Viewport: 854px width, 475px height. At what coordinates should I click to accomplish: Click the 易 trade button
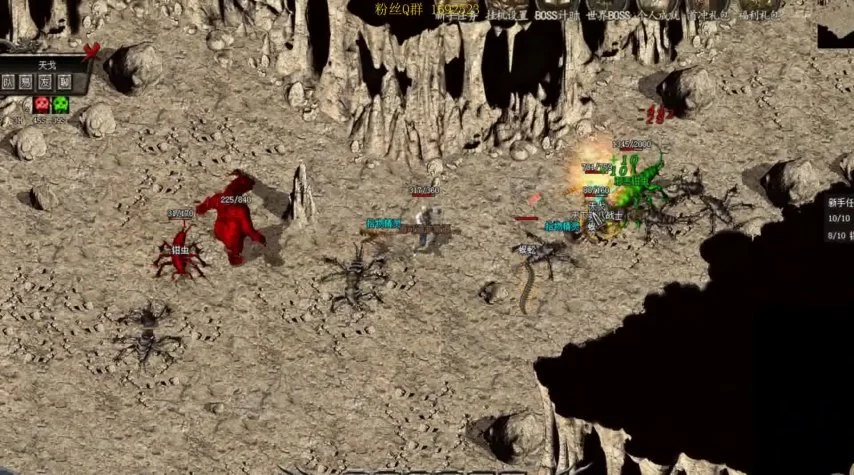(27, 82)
